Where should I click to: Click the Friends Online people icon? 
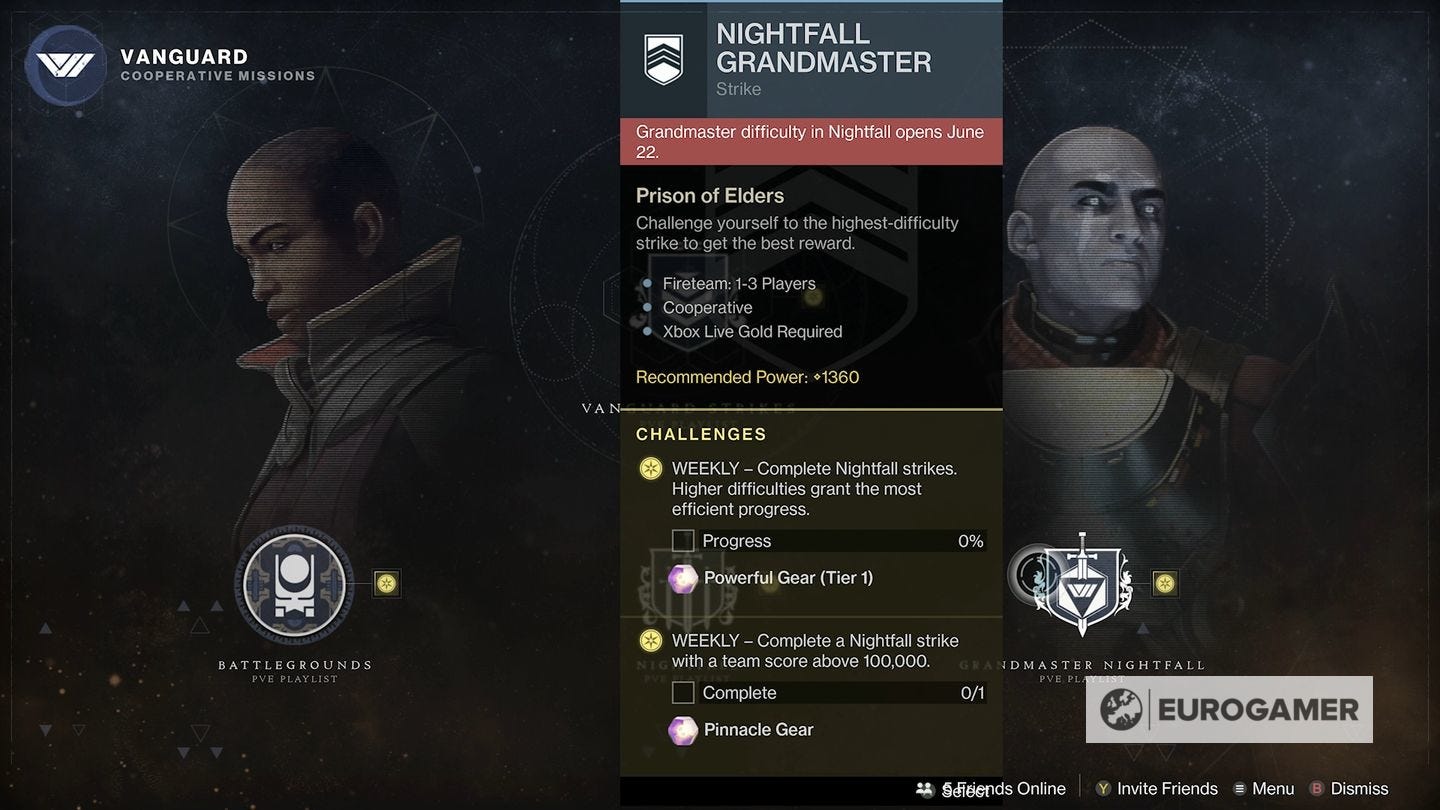(x=923, y=788)
